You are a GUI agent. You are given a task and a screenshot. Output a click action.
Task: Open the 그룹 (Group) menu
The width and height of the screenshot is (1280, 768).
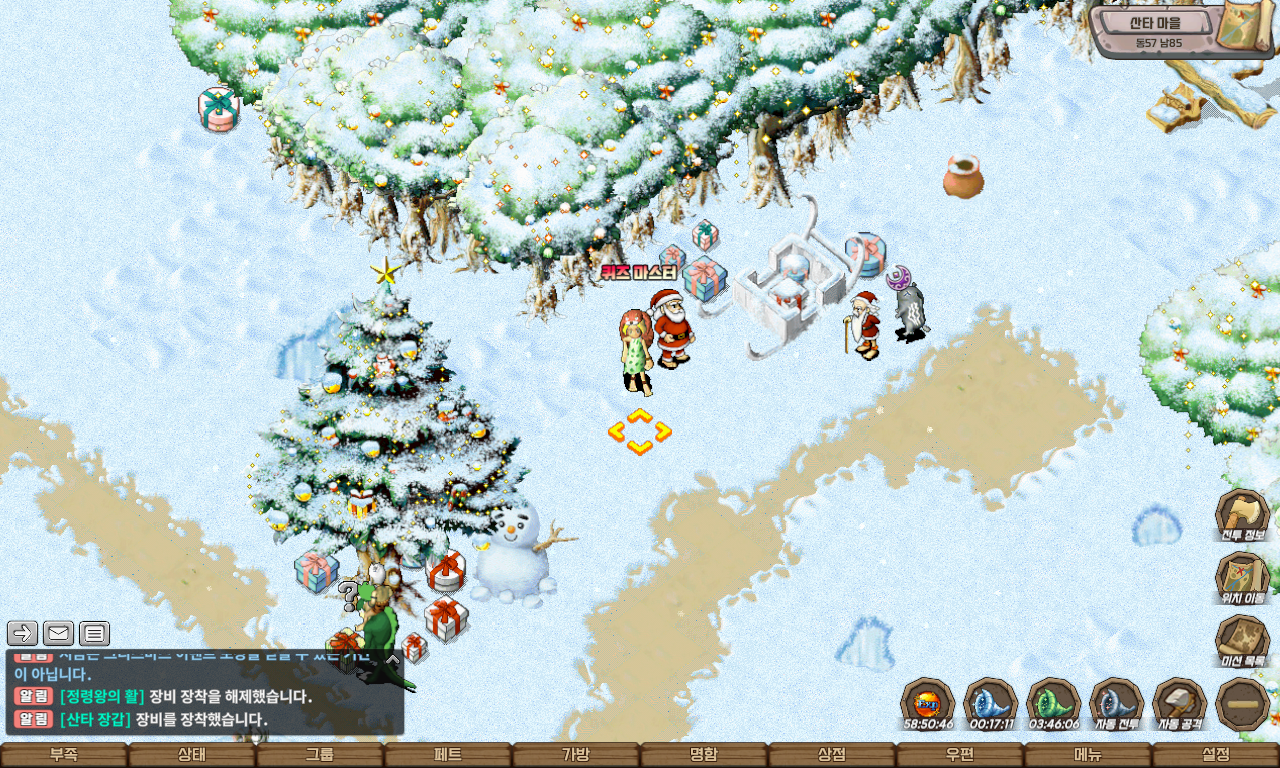(320, 755)
